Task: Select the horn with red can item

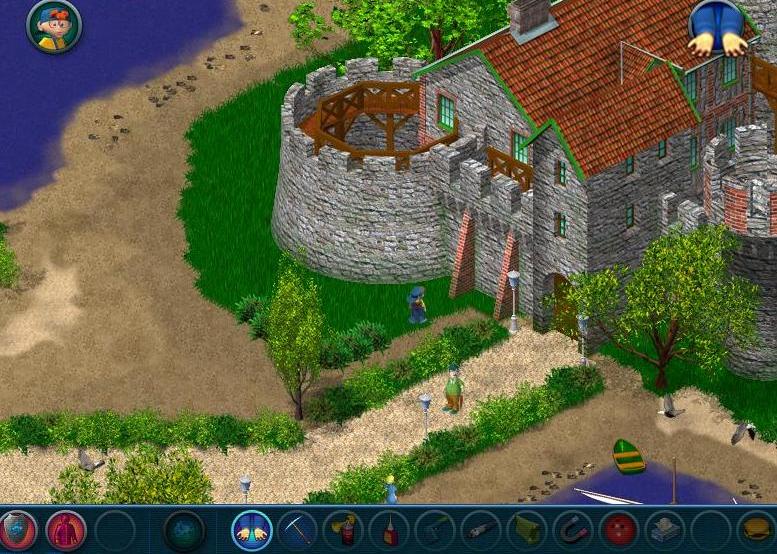Action: [343, 529]
